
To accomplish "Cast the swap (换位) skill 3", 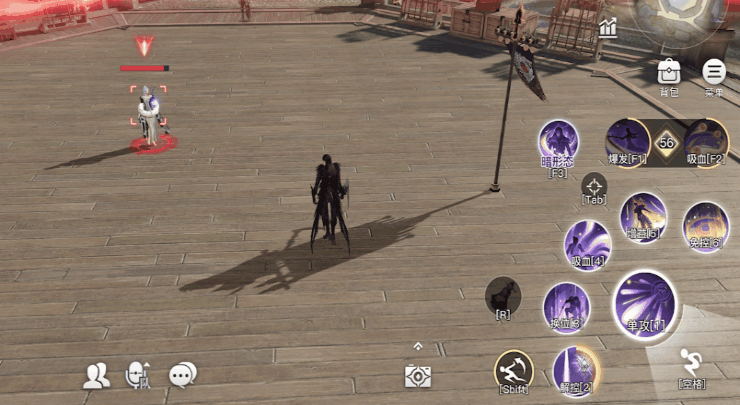I will coord(566,305).
